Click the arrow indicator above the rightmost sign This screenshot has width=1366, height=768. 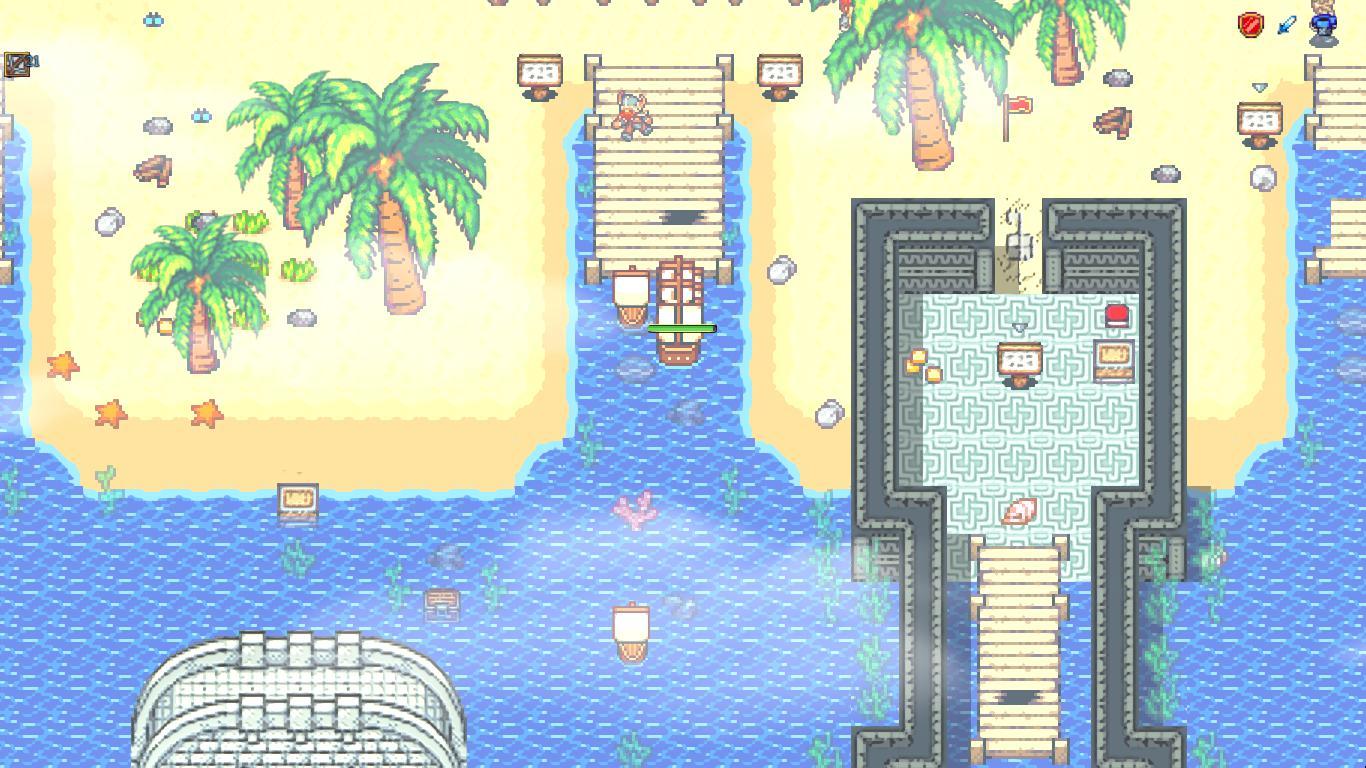point(1259,87)
